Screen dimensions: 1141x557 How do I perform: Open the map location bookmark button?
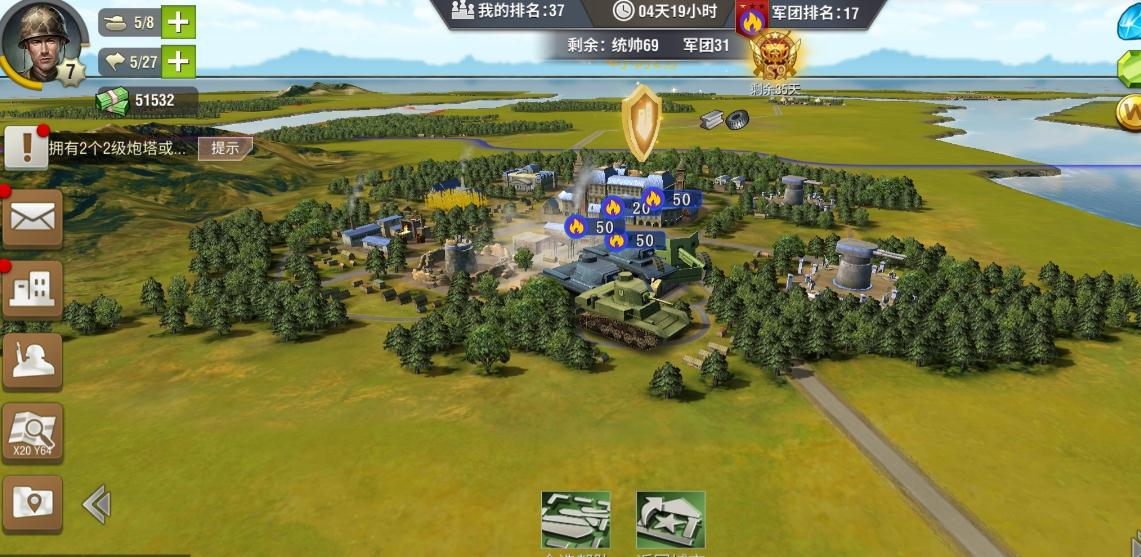pyautogui.click(x=33, y=503)
